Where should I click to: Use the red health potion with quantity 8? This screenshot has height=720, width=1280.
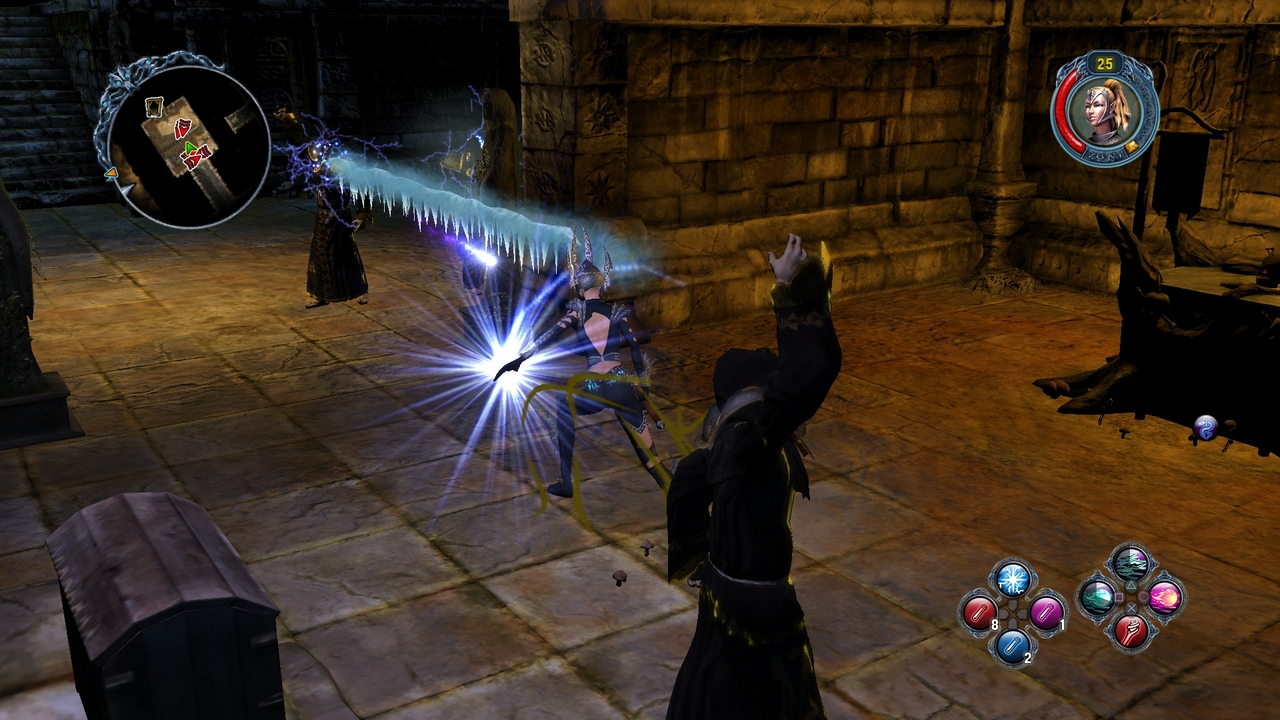point(980,614)
